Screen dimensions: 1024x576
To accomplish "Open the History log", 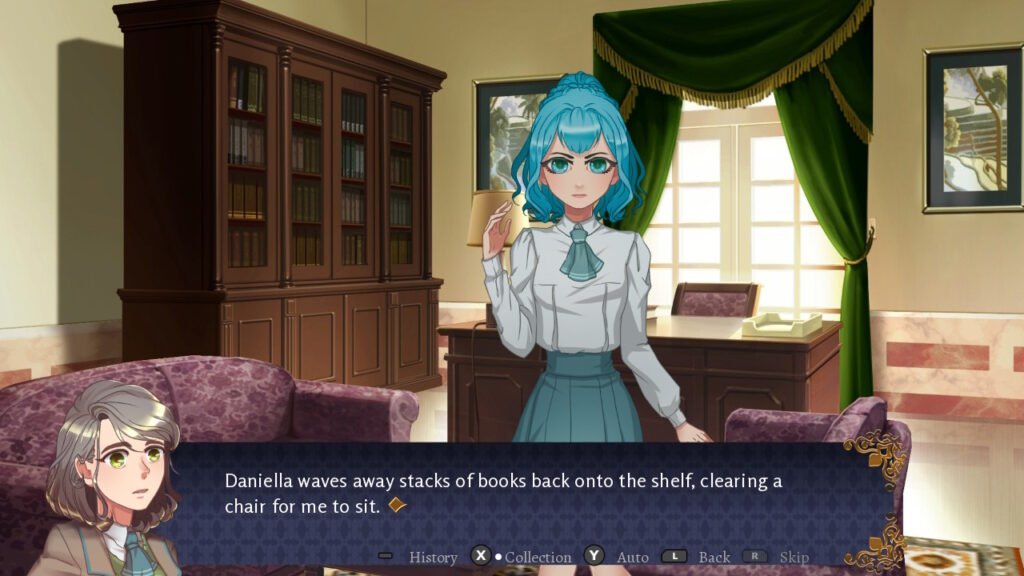I will click(x=432, y=557).
